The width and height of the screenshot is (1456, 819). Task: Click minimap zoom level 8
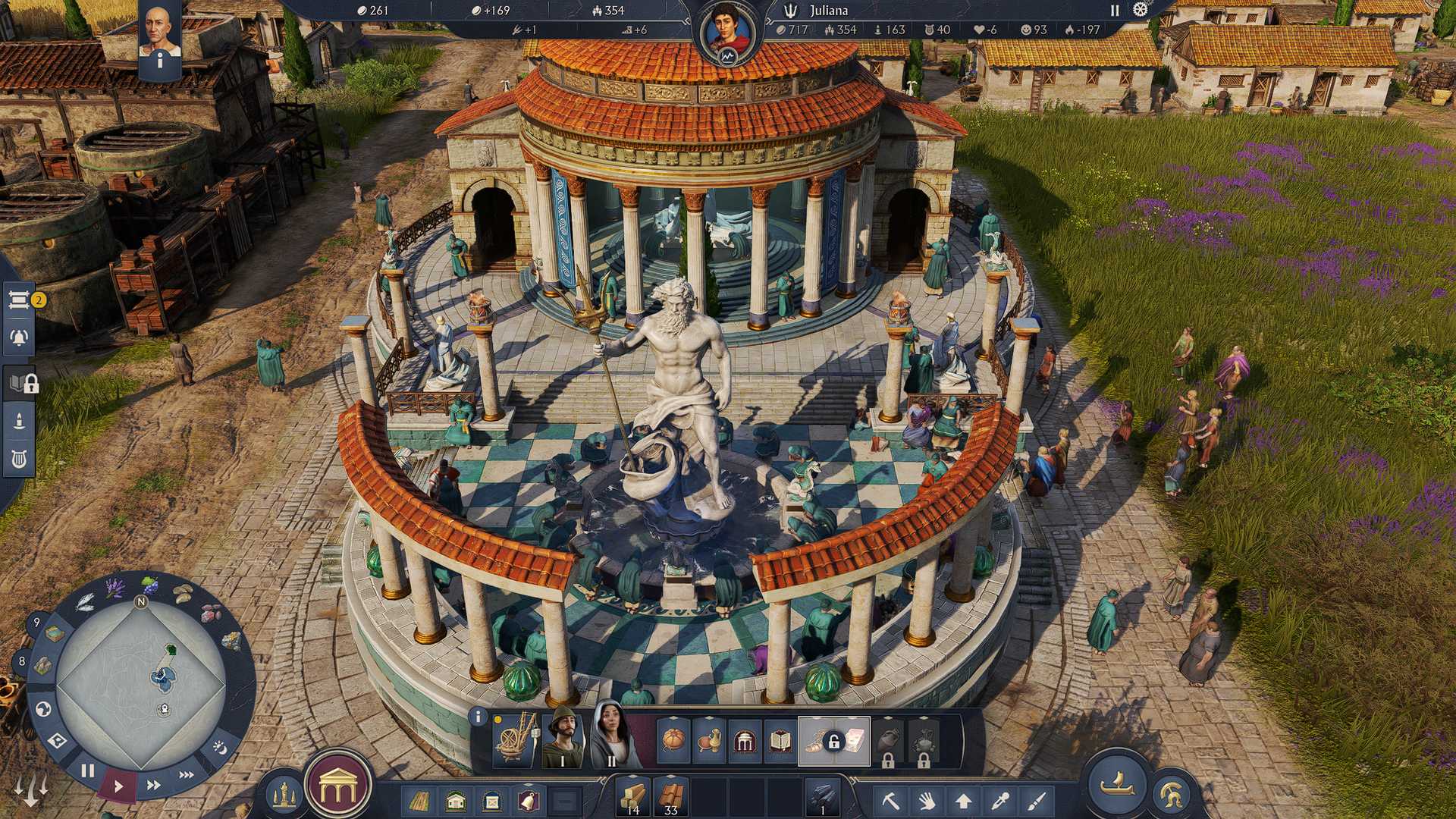(x=21, y=661)
